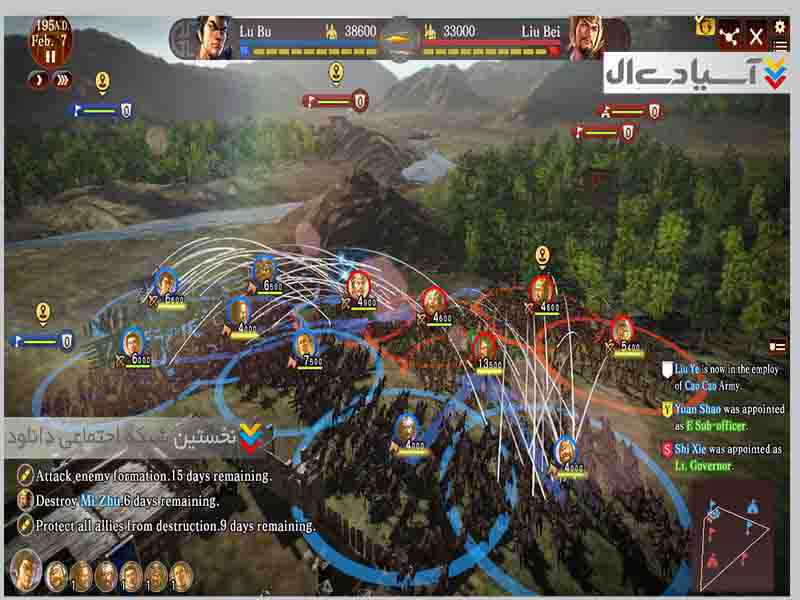Select Lu Bu's commander portrait
The width and height of the screenshot is (800, 600).
214,36
